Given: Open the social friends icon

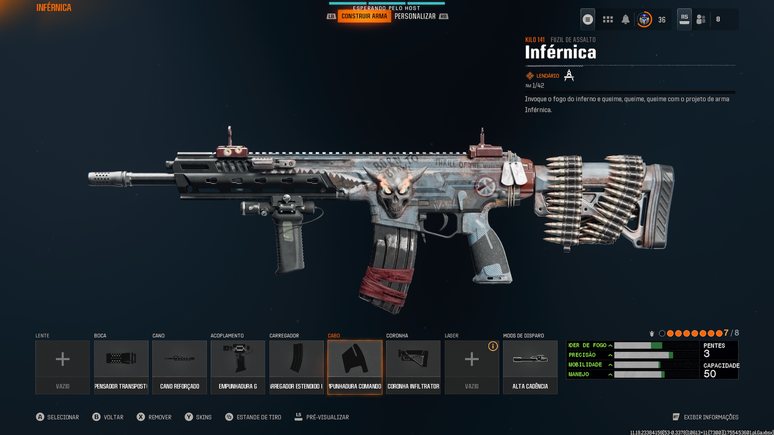Looking at the screenshot, I should click(701, 19).
